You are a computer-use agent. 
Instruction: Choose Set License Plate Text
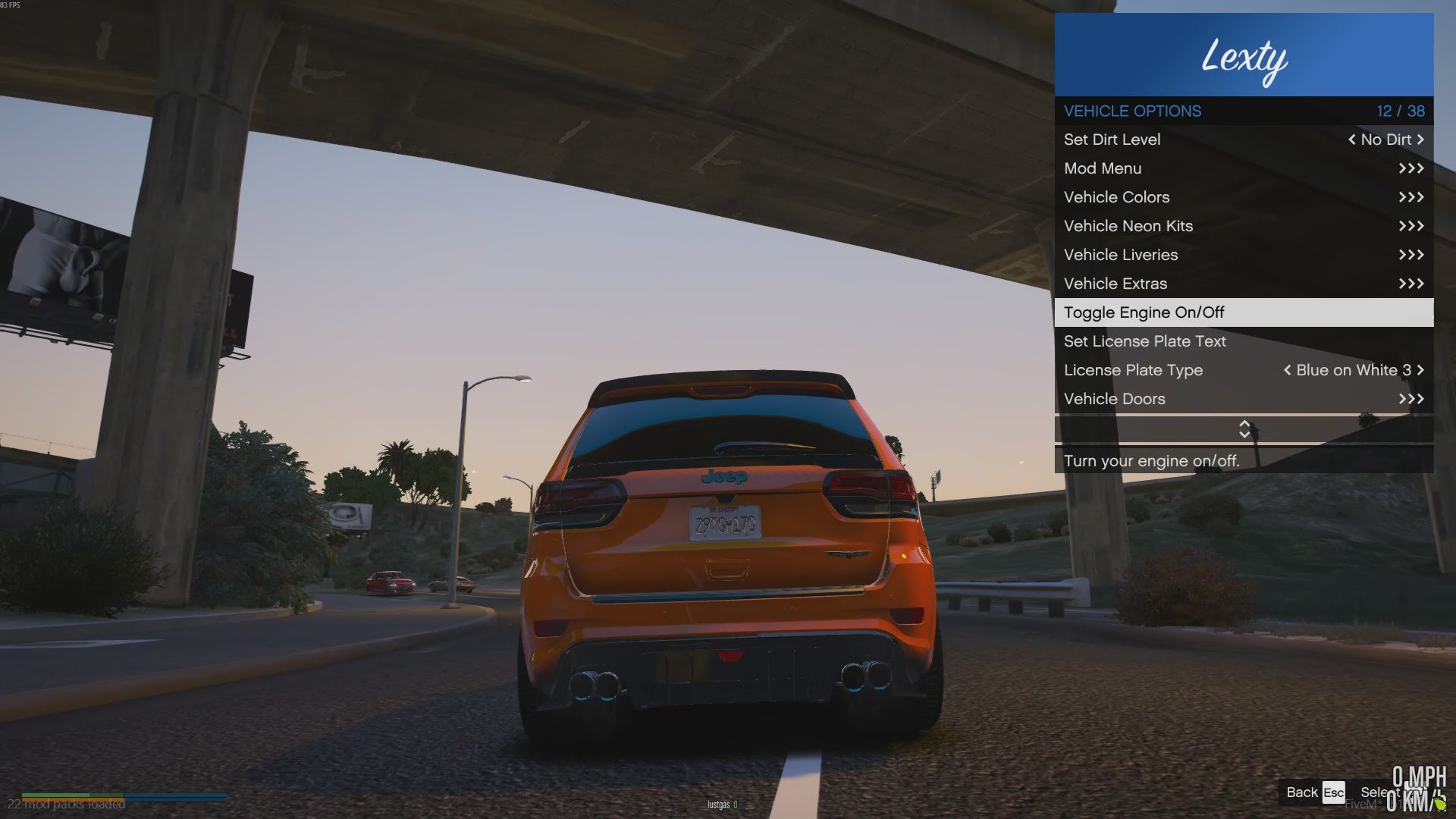pyautogui.click(x=1244, y=341)
